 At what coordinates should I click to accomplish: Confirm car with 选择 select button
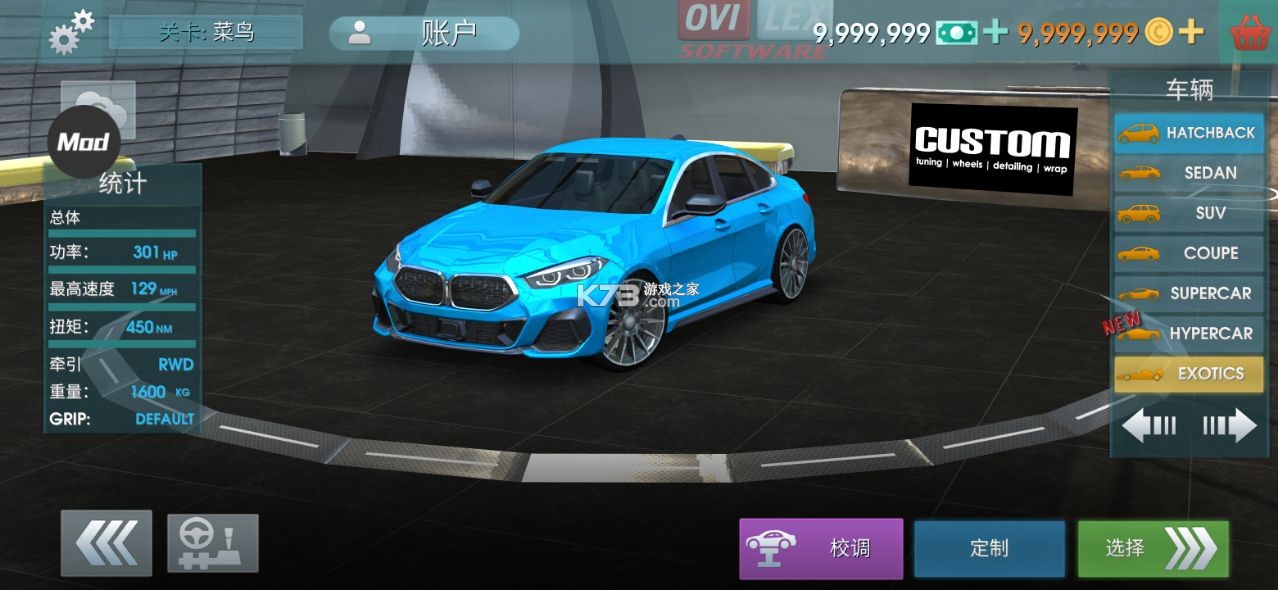1153,548
